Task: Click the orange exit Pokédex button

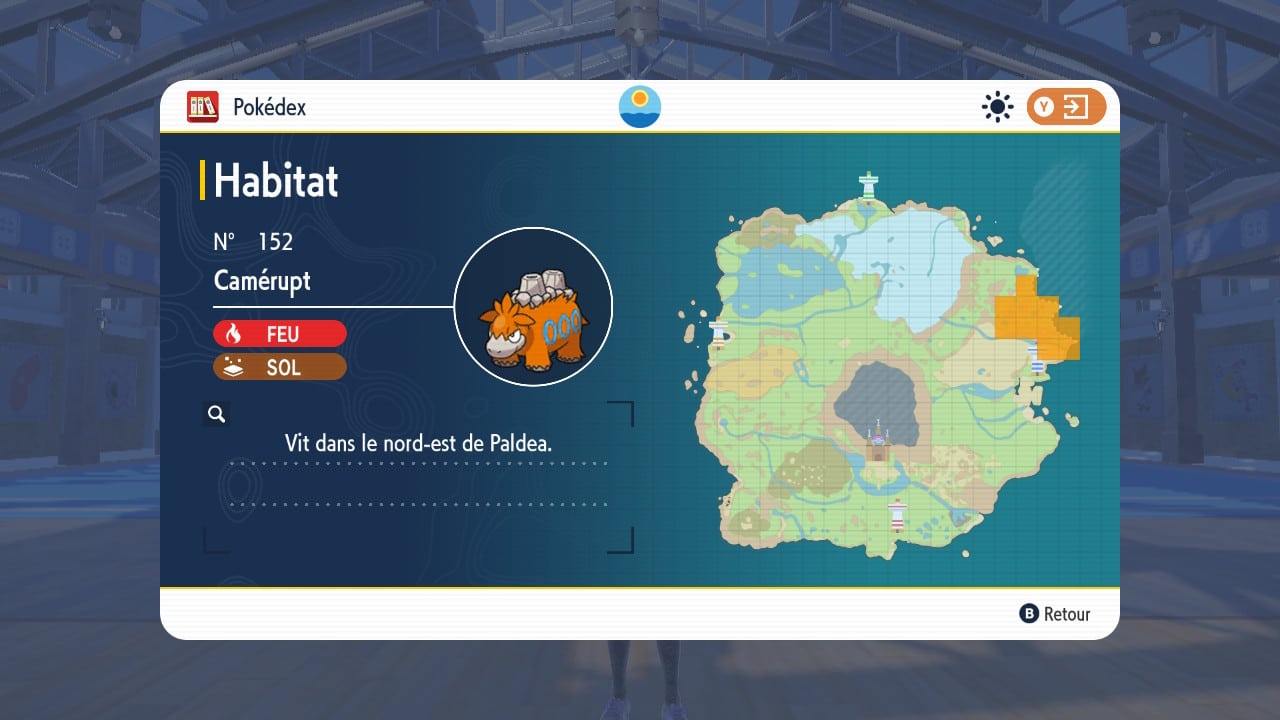Action: tap(1066, 107)
